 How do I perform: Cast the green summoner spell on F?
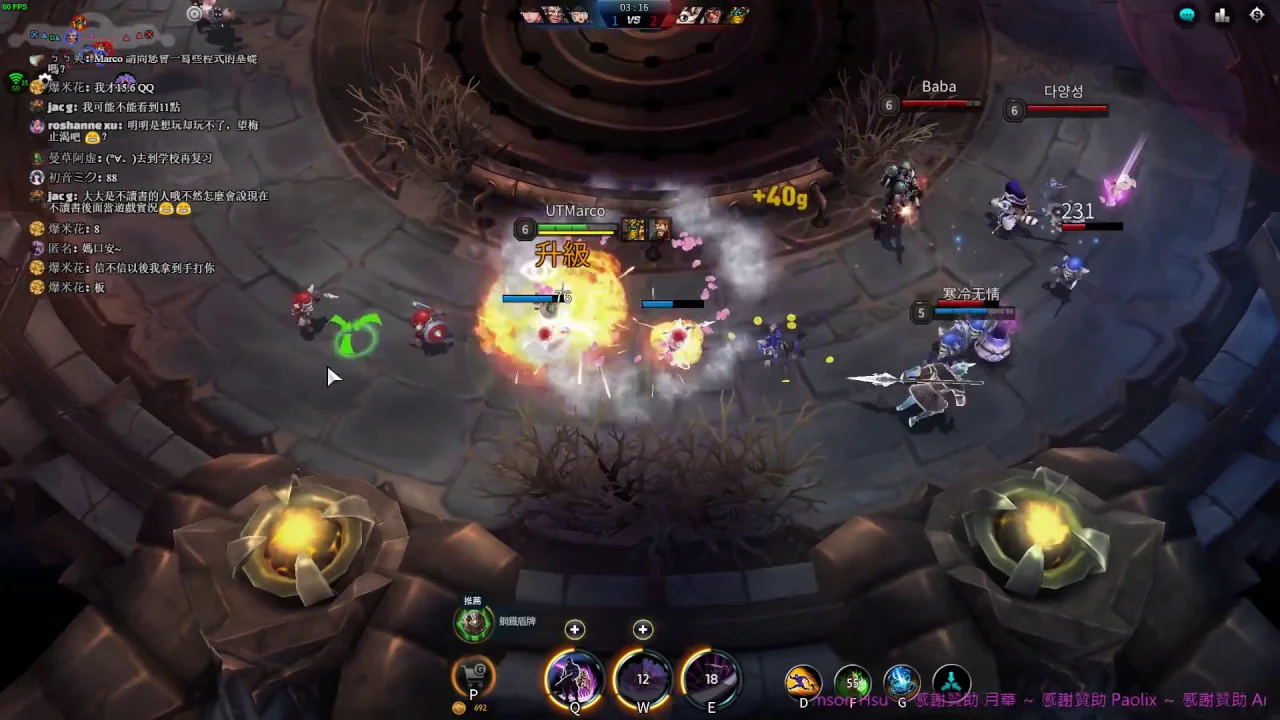coord(852,683)
